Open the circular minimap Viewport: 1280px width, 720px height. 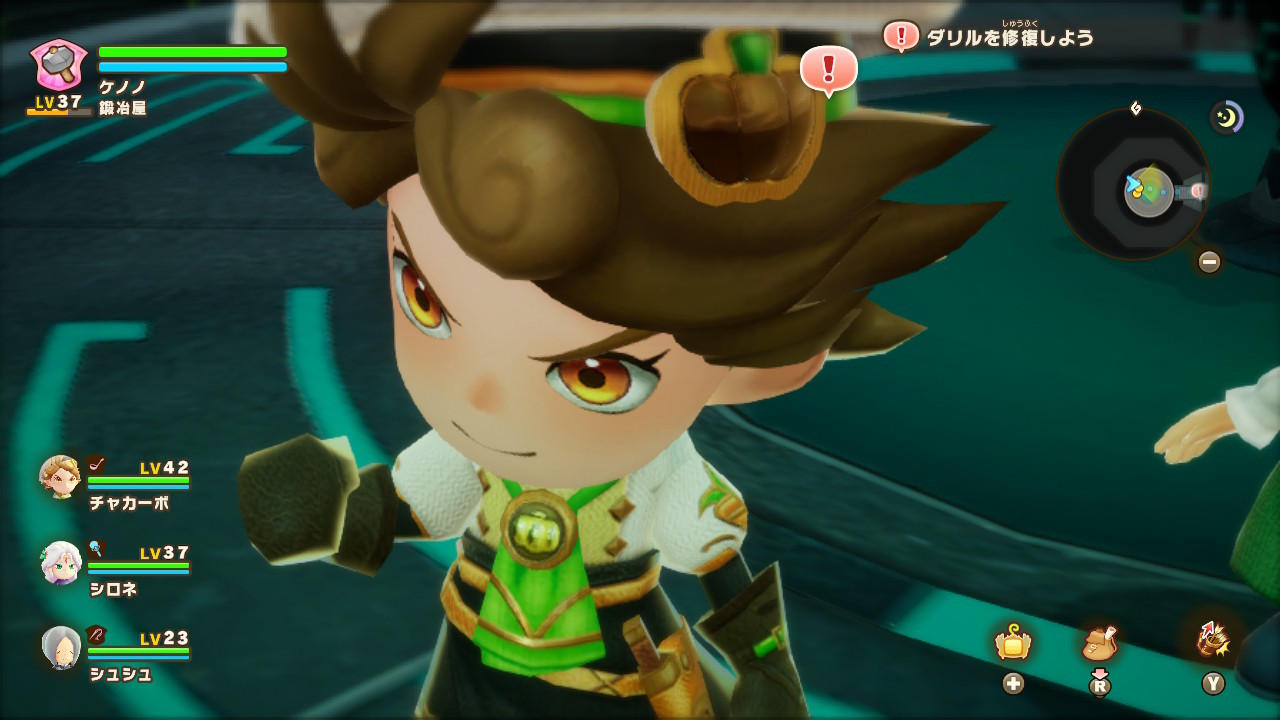click(x=1133, y=184)
